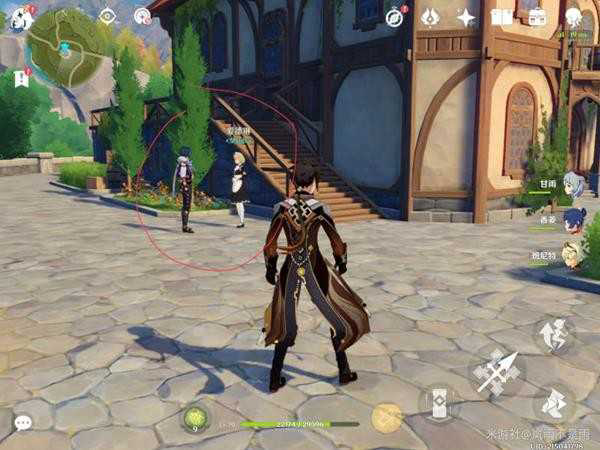
Task: Open the quest journal exclamation icon
Action: (22, 77)
